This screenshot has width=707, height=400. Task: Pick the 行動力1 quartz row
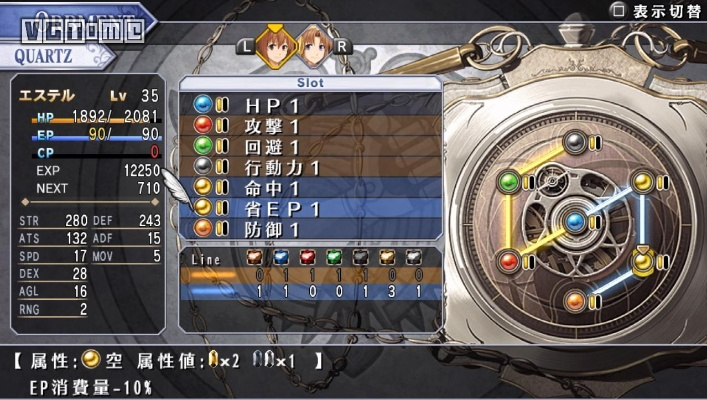[310, 167]
